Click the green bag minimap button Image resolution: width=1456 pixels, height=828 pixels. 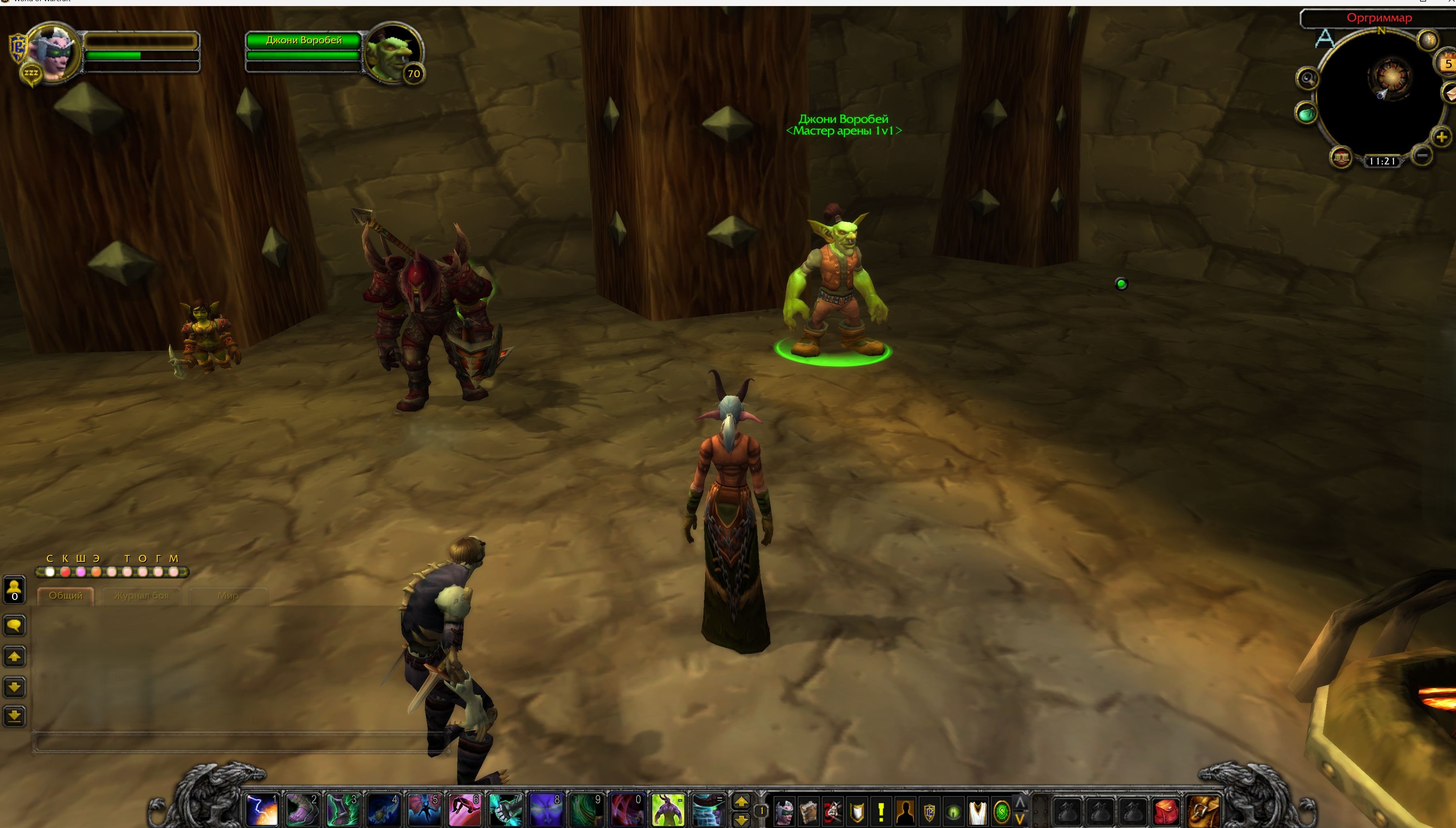point(1306,113)
